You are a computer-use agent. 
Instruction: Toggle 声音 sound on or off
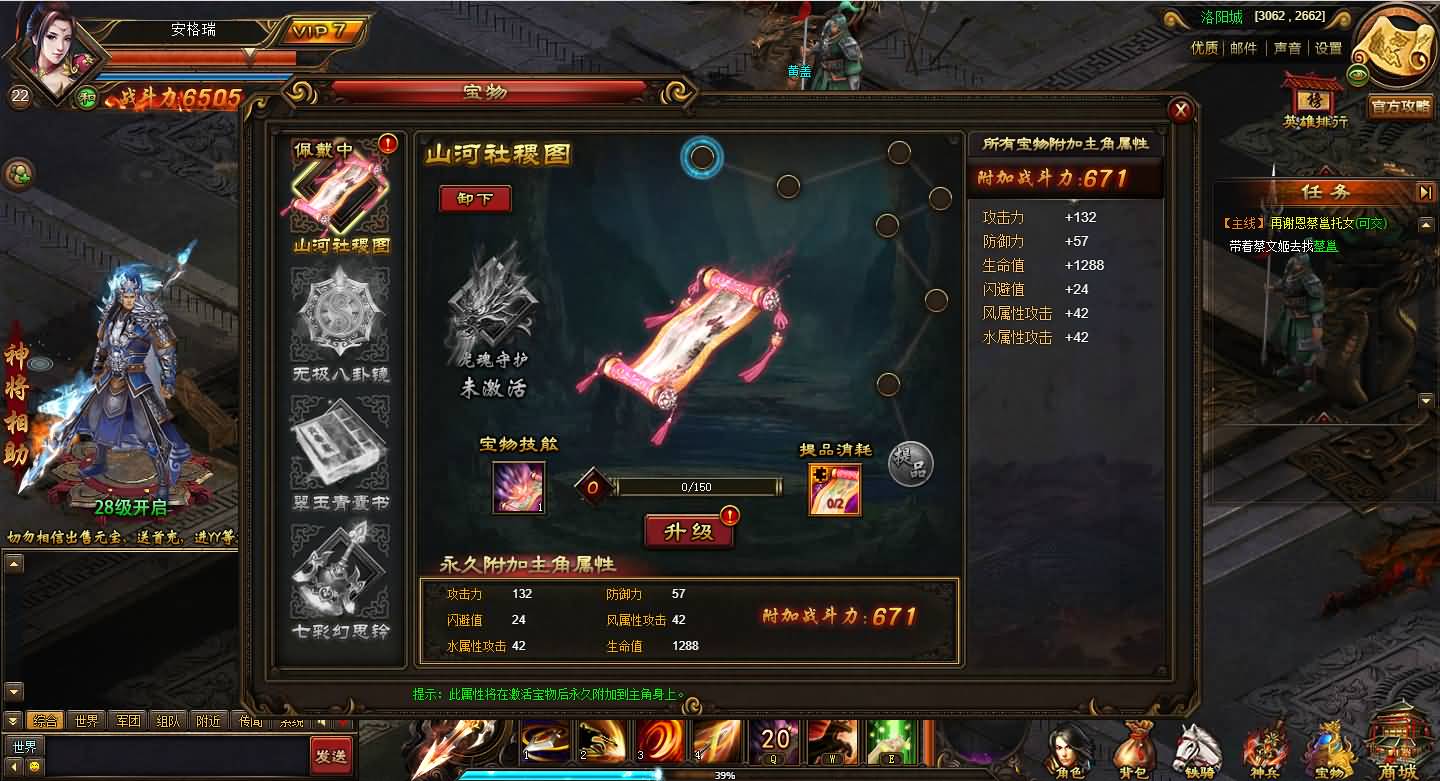[x=1286, y=47]
